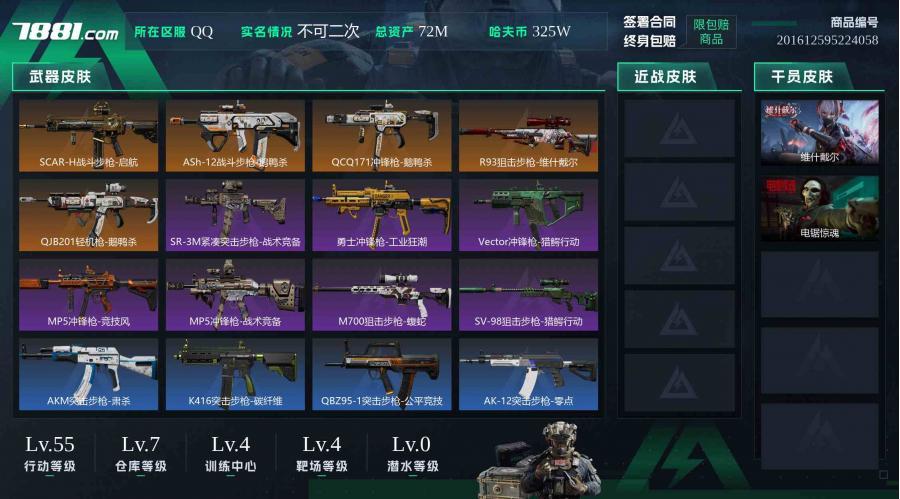This screenshot has height=499, width=900.
Task: Choose the K416 carbon fiber rifle skin
Action: 235,375
